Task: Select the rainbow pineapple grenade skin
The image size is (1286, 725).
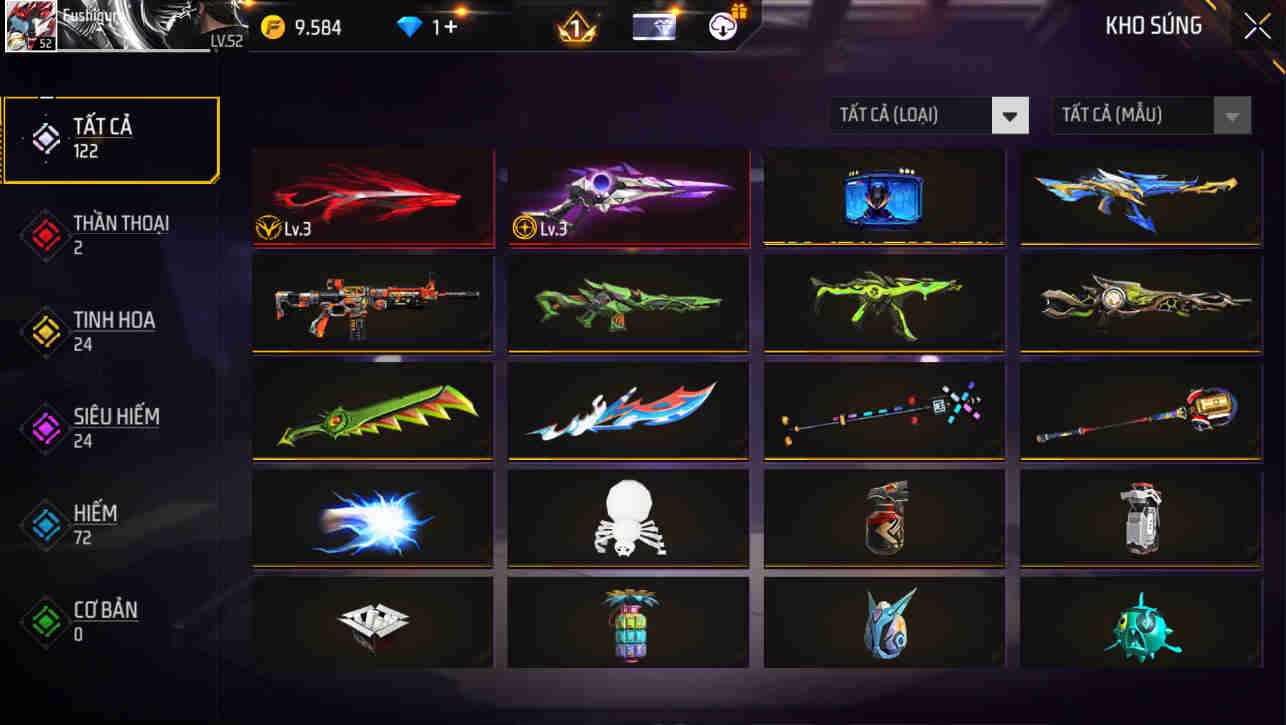Action: (627, 622)
